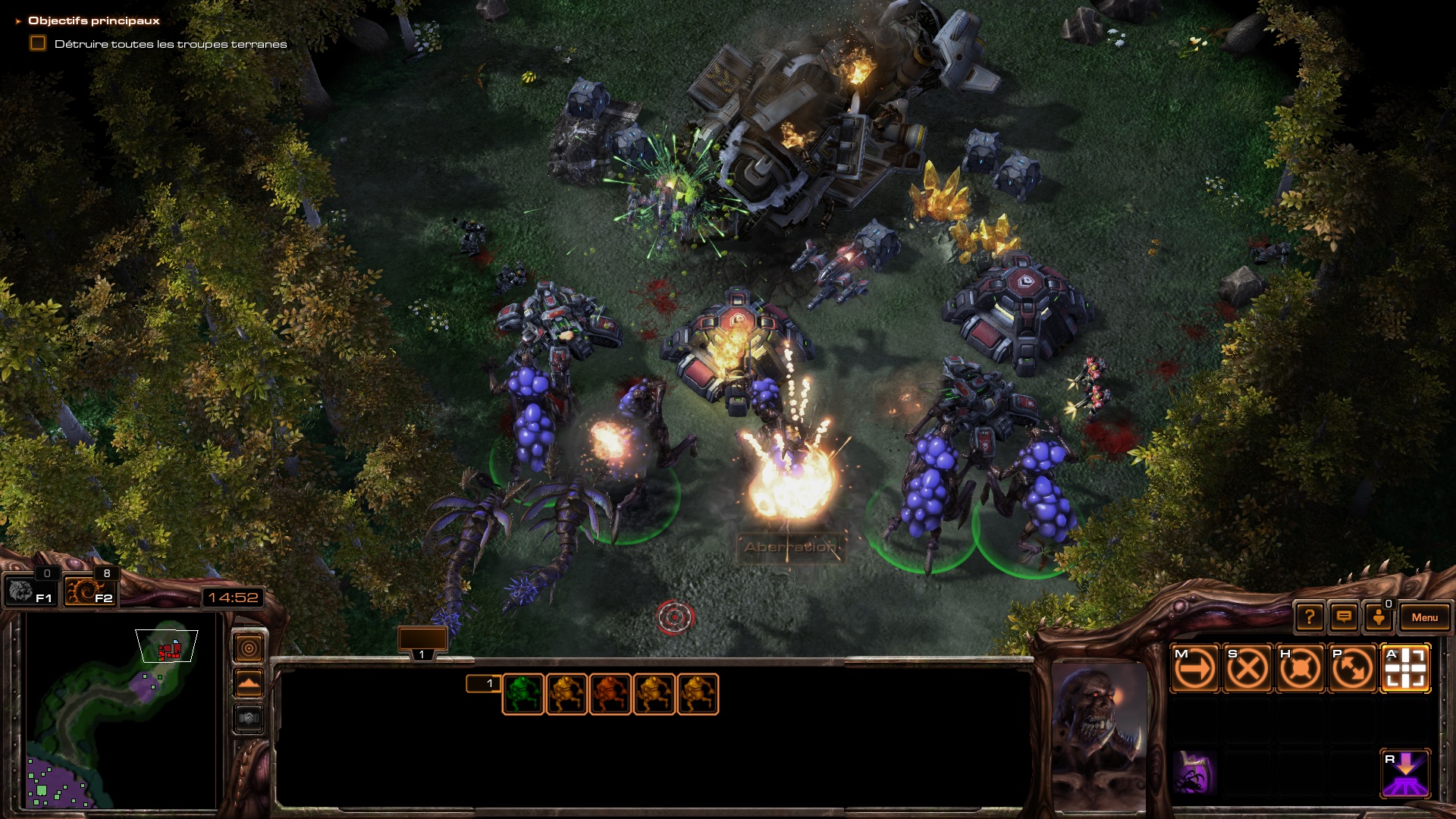Activate the minimap ping button
This screenshot has width=1456, height=819.
click(x=249, y=648)
